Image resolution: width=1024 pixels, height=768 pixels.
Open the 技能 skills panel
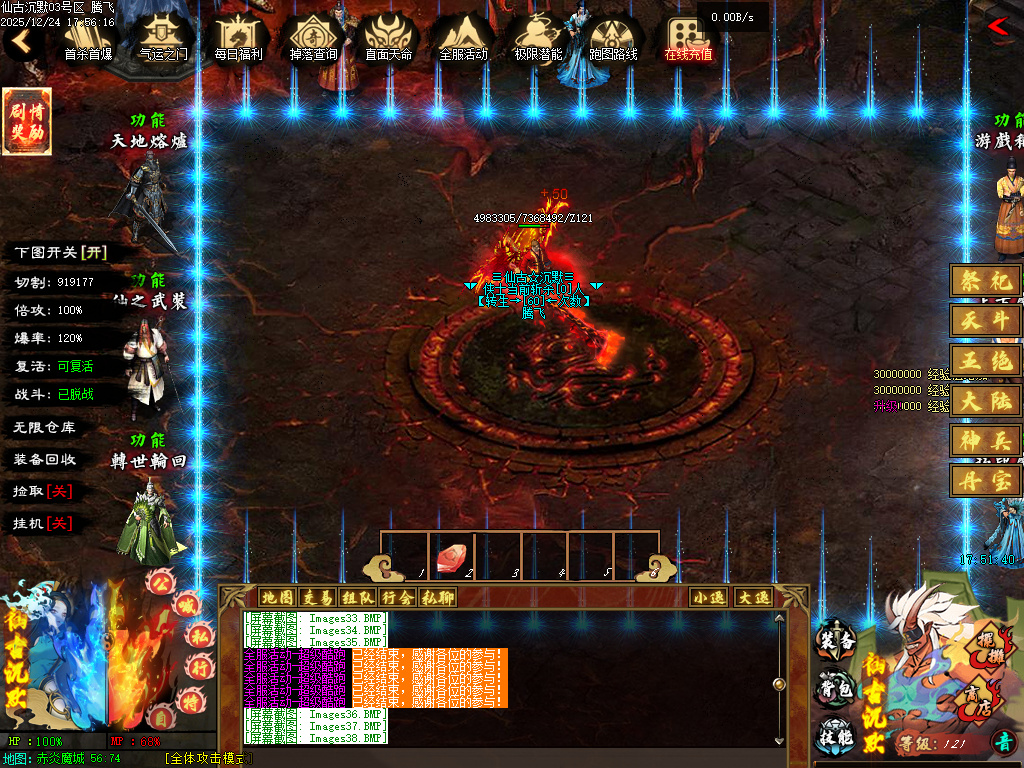pos(836,735)
